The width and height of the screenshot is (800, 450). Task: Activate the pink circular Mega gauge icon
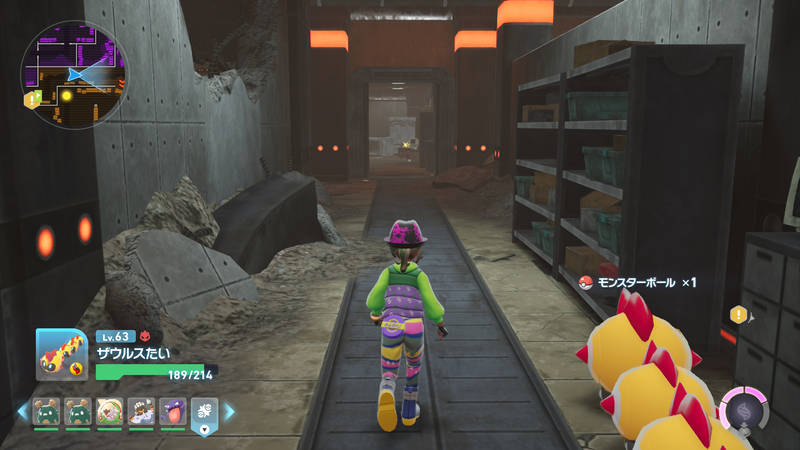tap(742, 410)
